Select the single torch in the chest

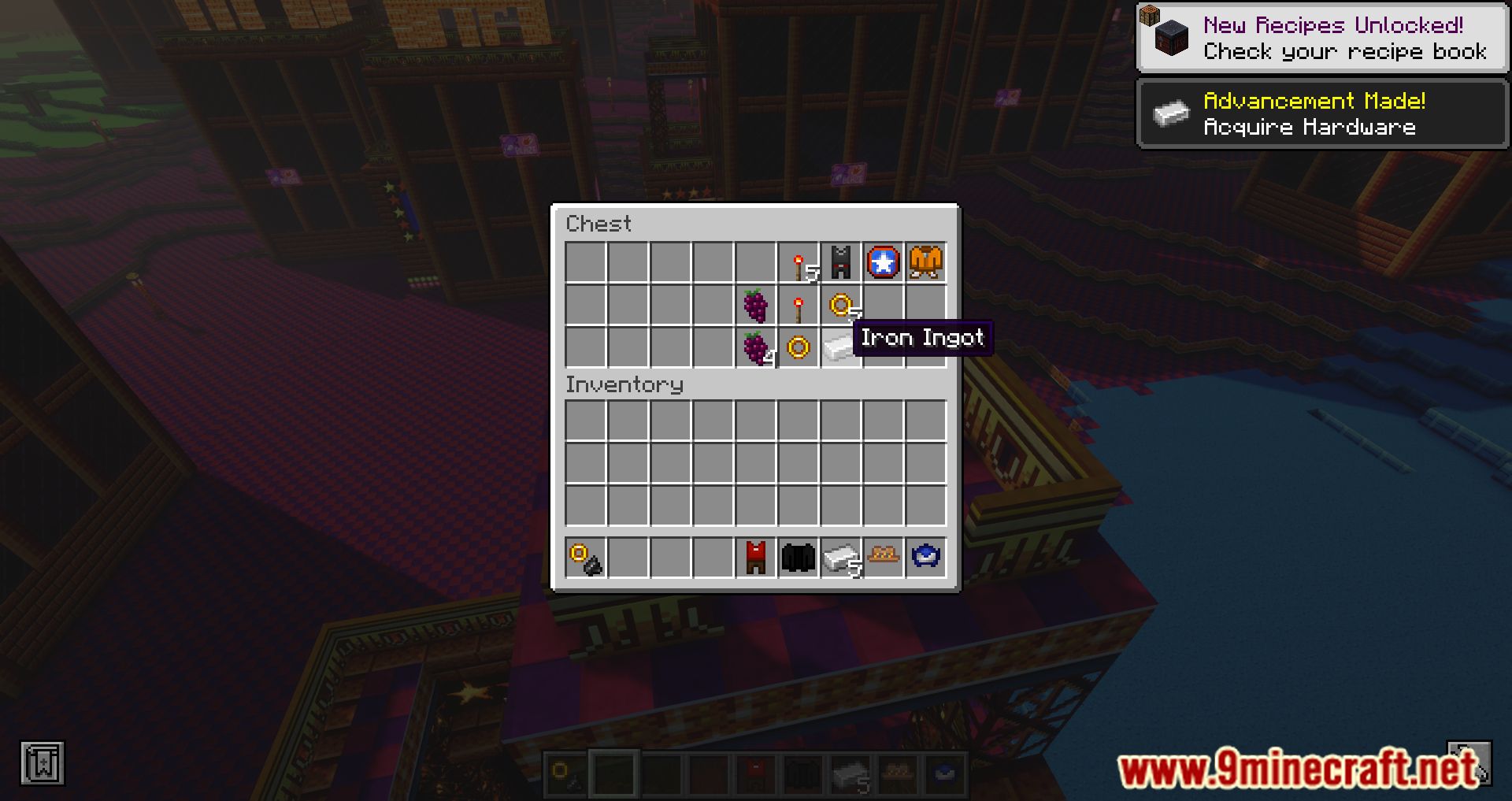[x=798, y=306]
